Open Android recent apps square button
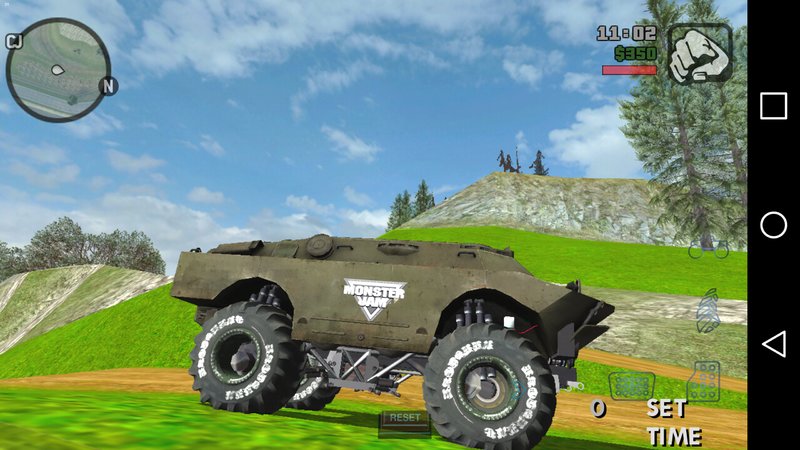The height and width of the screenshot is (450, 800). coord(773,106)
